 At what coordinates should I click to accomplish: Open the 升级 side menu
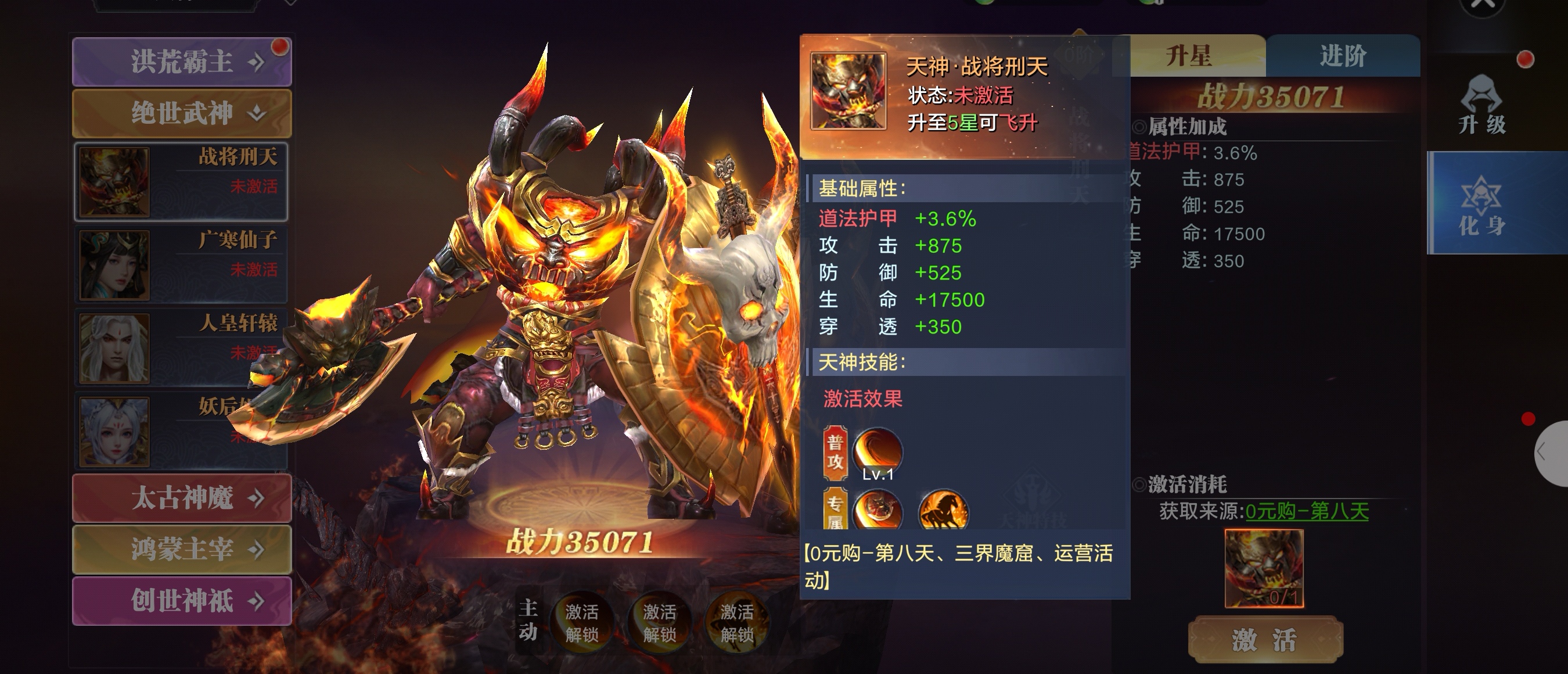click(x=1482, y=105)
